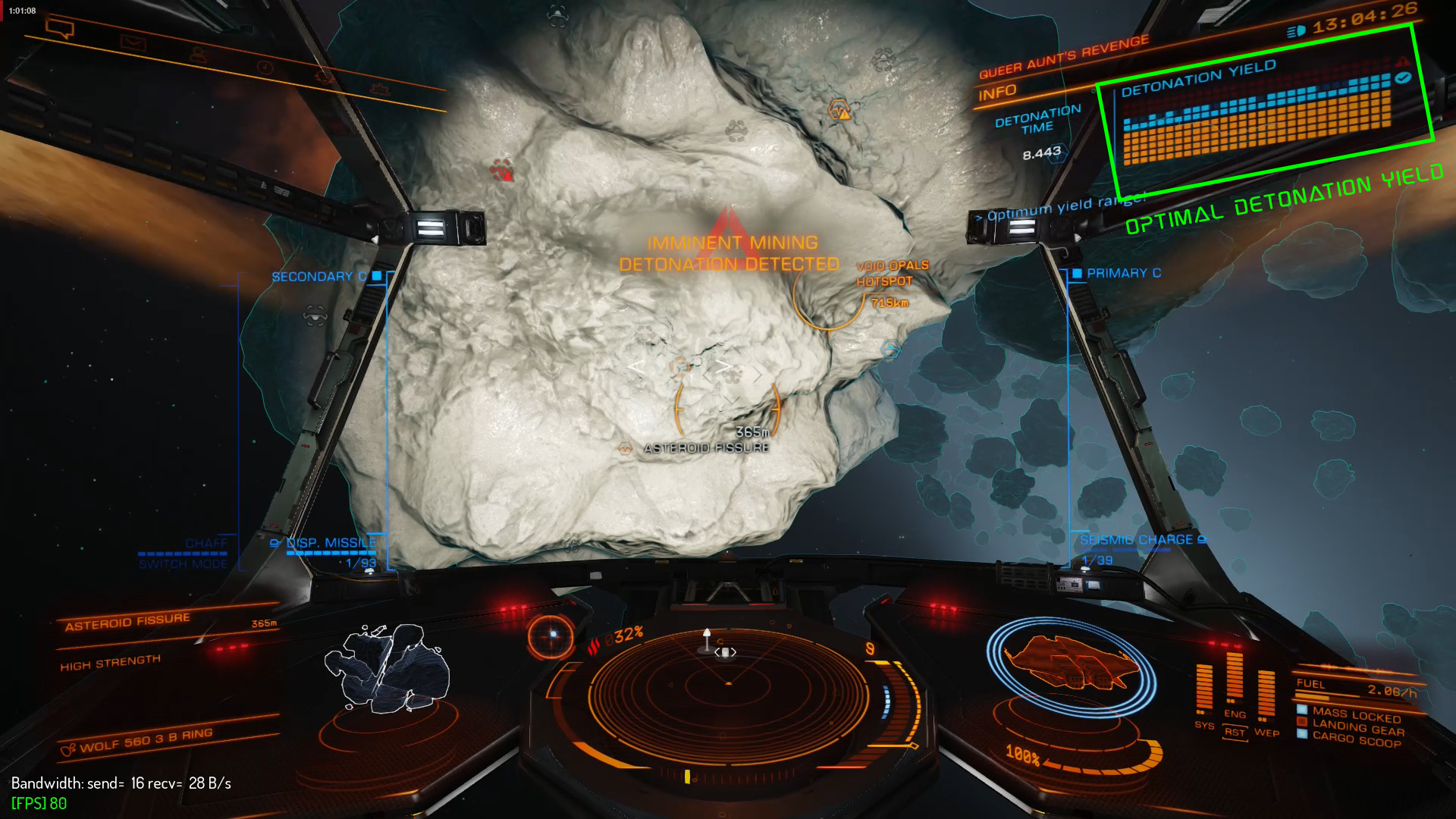Select the Seismic Charge primary weapon

pyautogui.click(x=1136, y=540)
